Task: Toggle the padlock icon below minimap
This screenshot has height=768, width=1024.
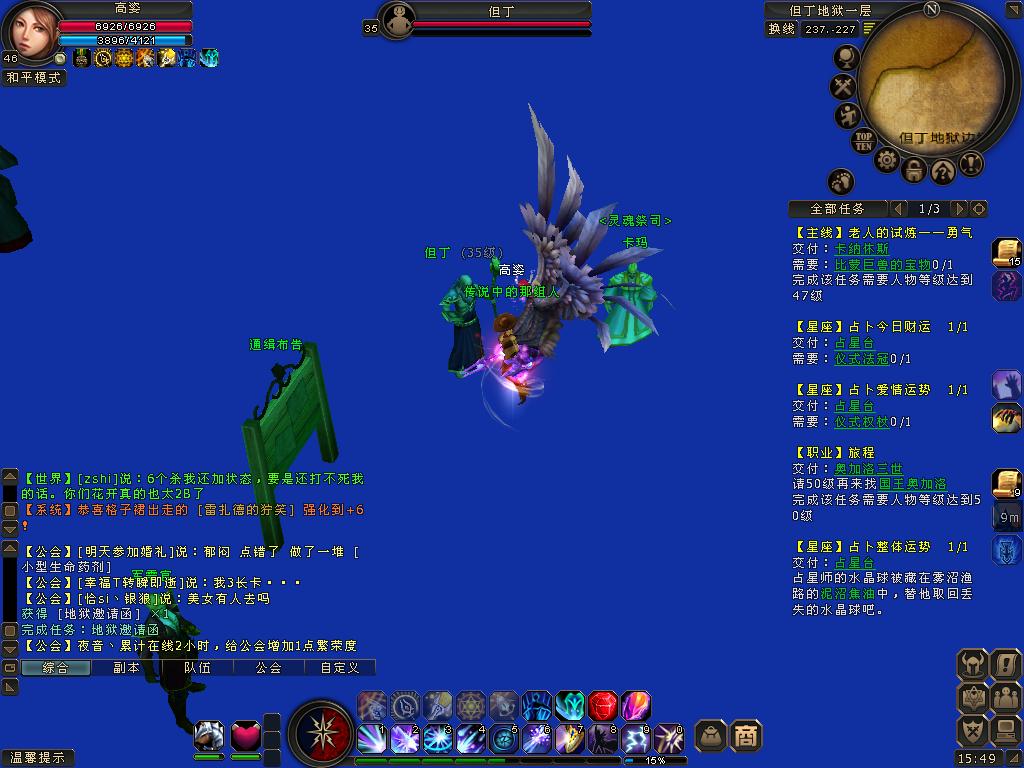Action: tap(914, 170)
